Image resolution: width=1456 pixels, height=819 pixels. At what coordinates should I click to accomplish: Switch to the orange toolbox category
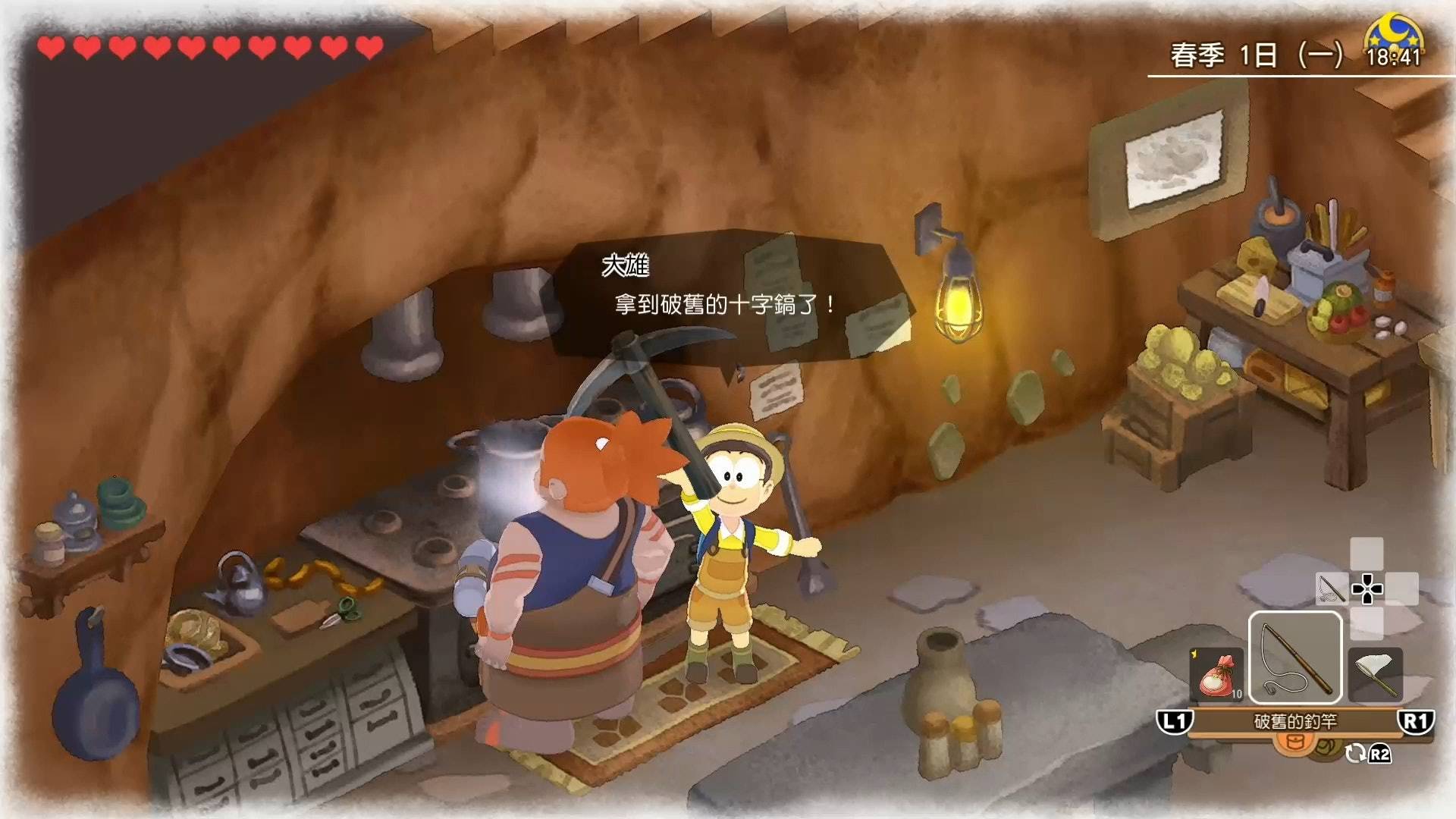(1294, 742)
